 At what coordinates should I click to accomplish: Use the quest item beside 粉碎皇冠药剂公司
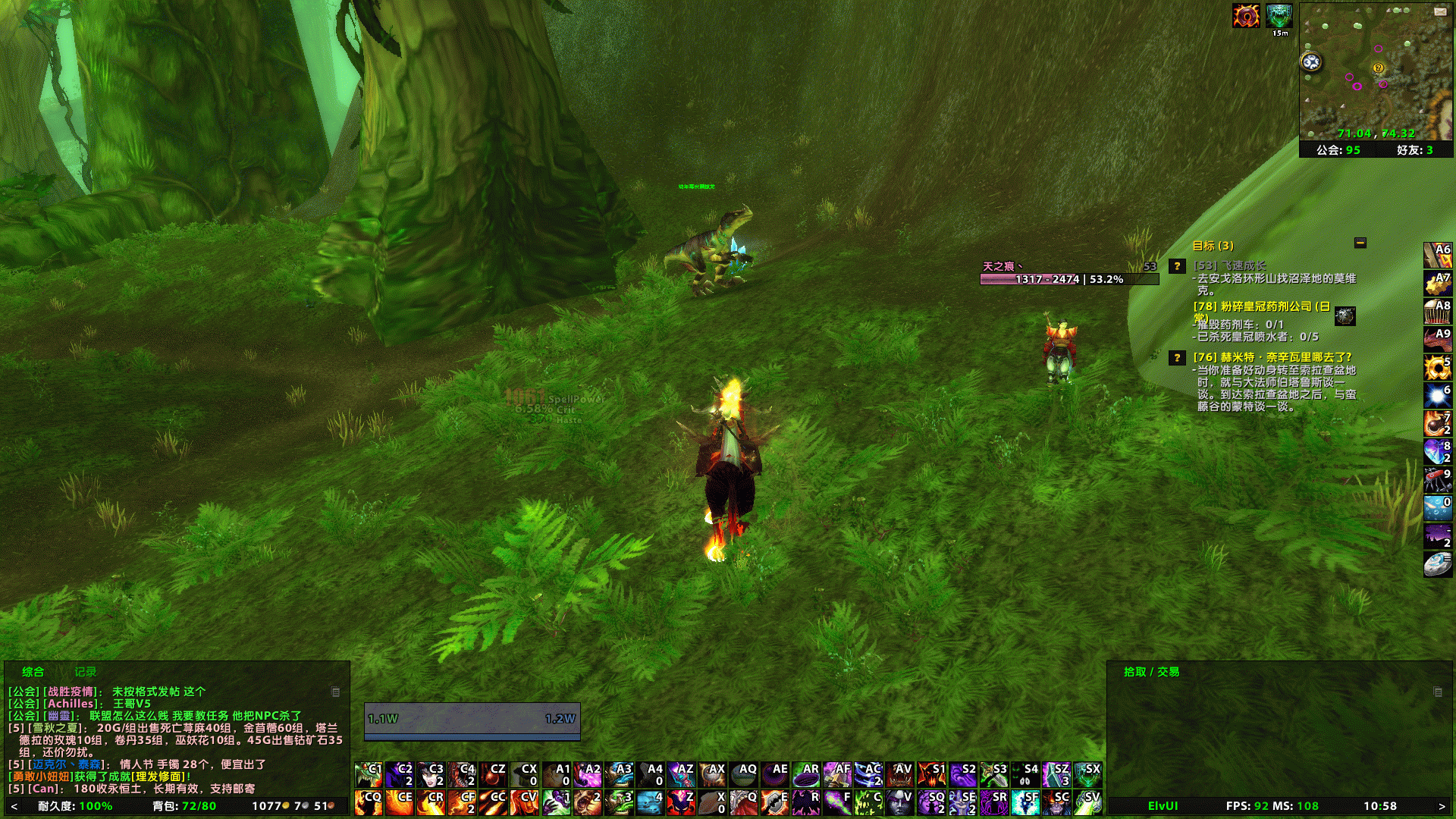(x=1345, y=315)
